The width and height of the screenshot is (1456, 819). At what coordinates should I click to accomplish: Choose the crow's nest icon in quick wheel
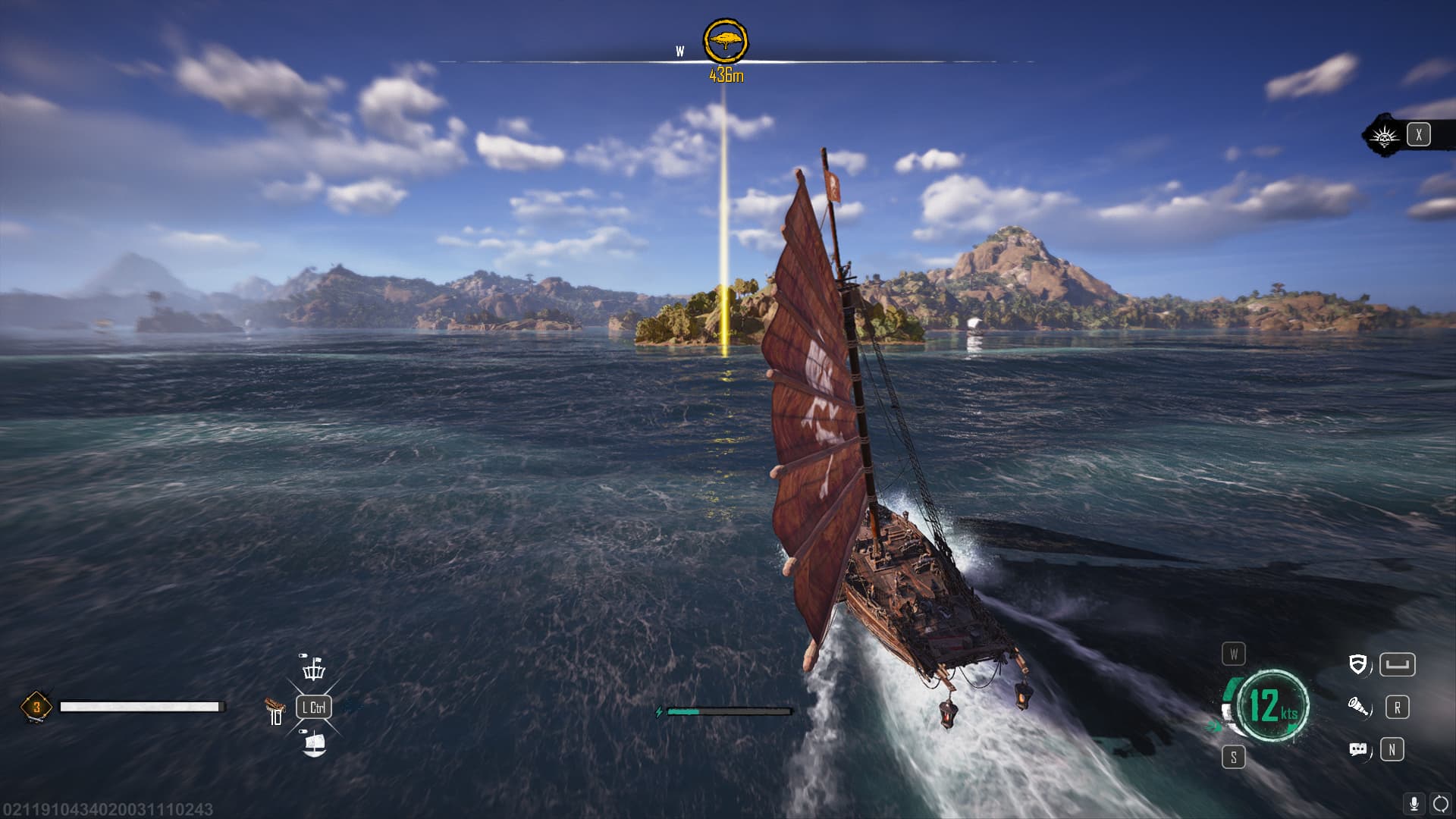(x=314, y=670)
